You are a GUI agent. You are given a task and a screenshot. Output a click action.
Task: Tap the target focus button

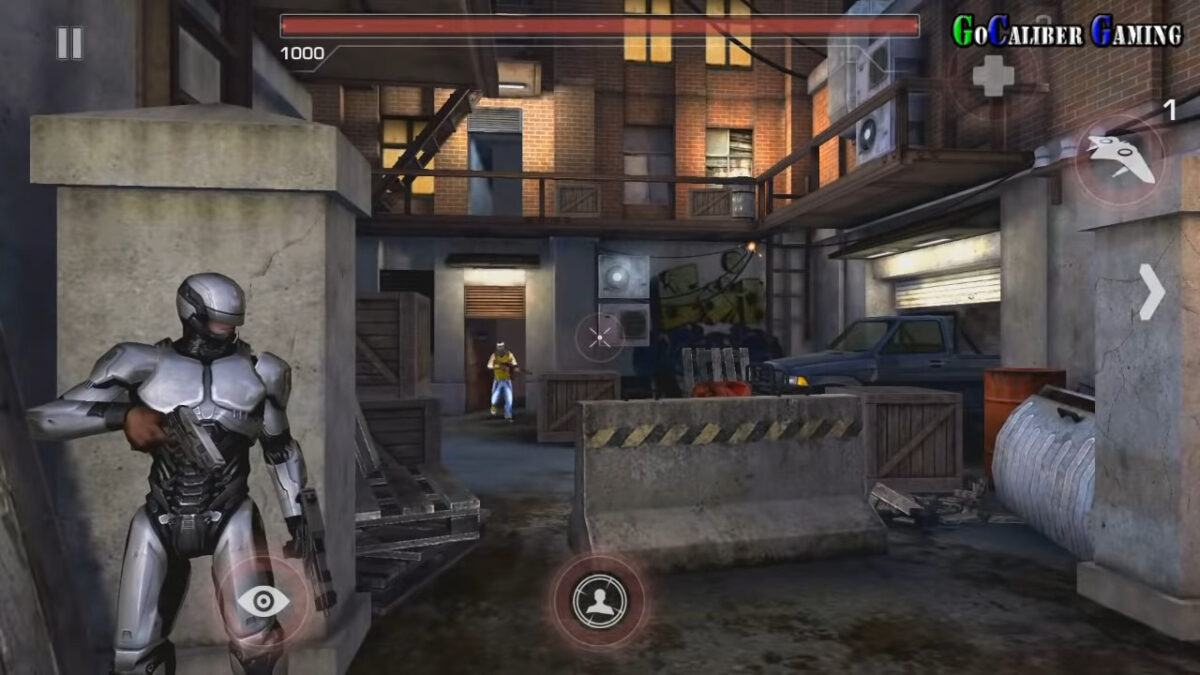click(599, 601)
